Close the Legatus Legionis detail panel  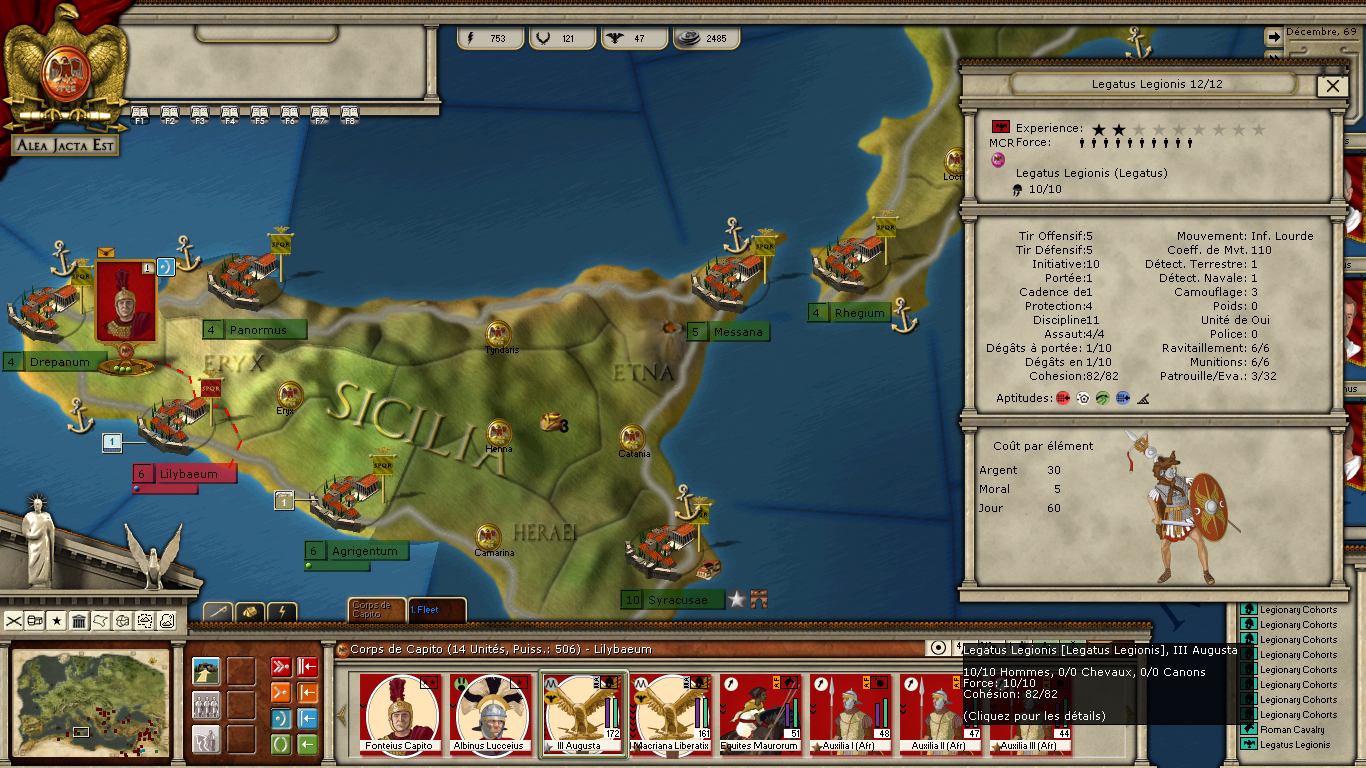[1332, 86]
